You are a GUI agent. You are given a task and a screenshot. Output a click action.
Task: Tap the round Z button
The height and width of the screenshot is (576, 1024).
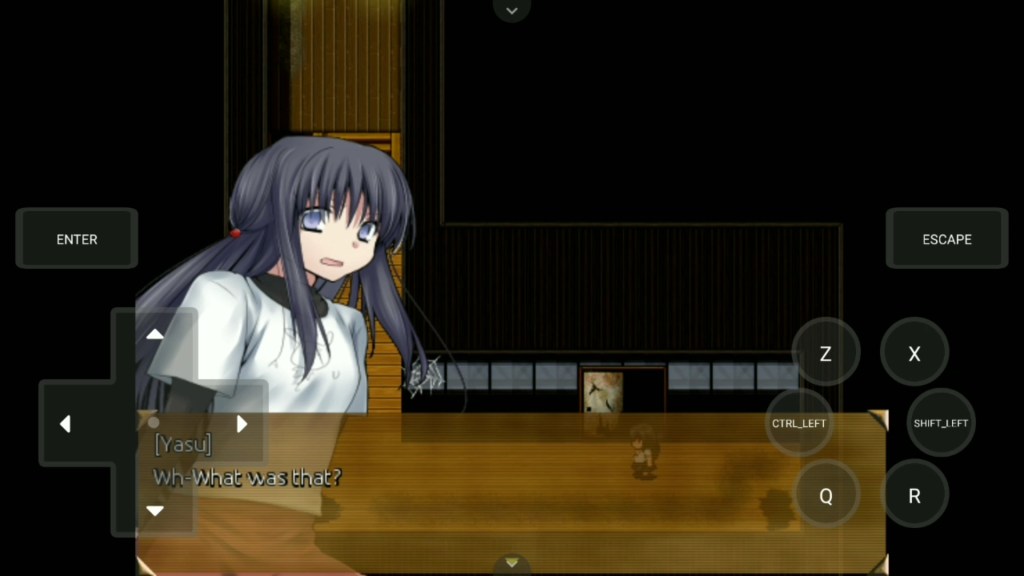[x=825, y=353]
